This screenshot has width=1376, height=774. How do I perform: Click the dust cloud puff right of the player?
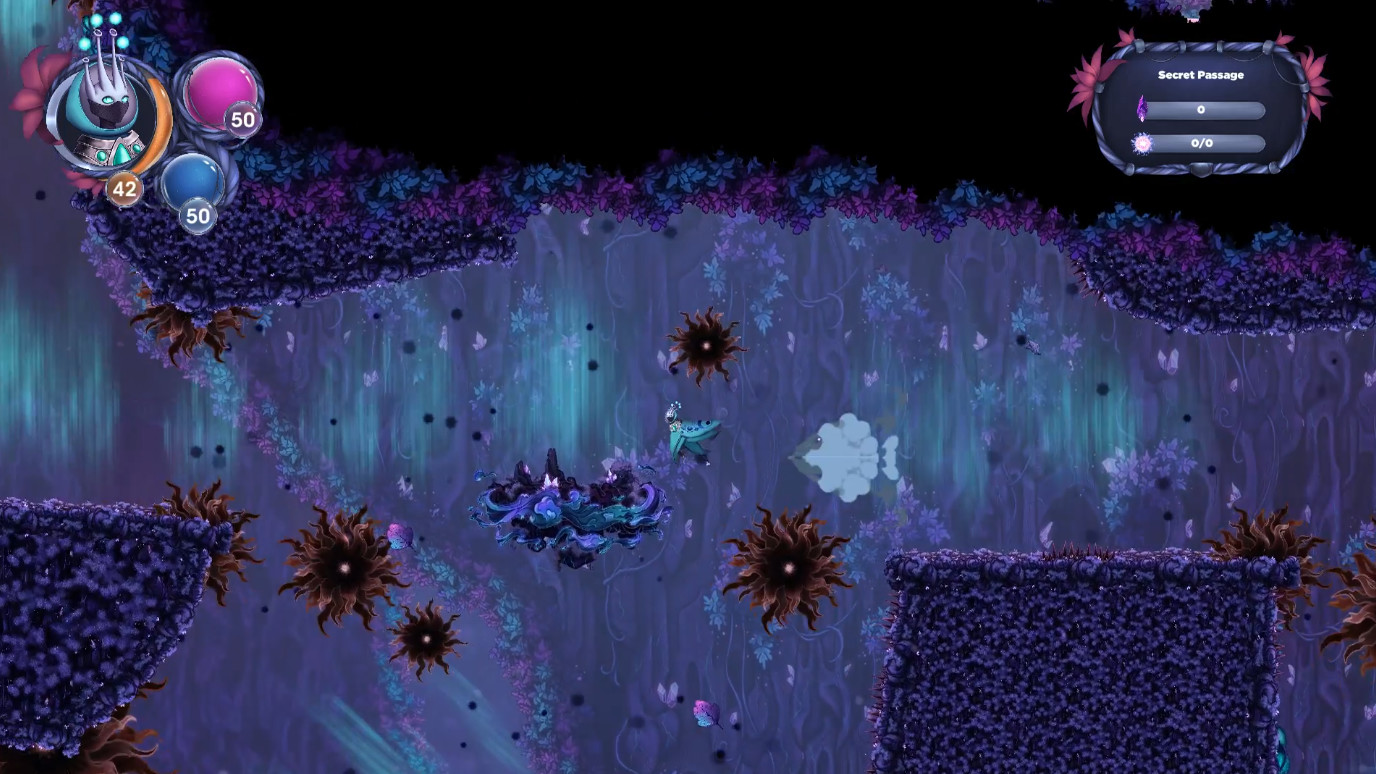(845, 458)
